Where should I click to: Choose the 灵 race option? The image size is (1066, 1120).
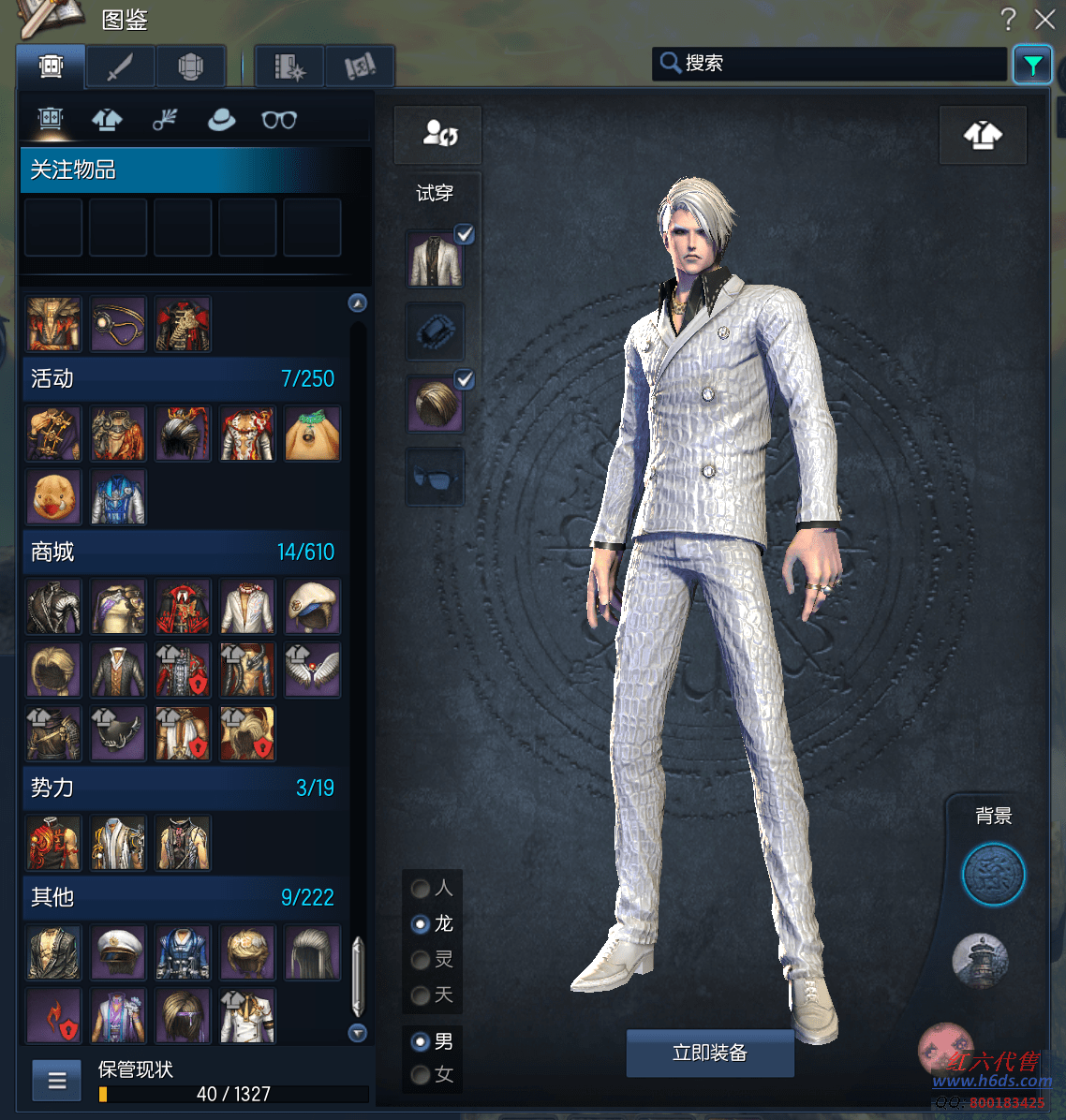pos(421,960)
